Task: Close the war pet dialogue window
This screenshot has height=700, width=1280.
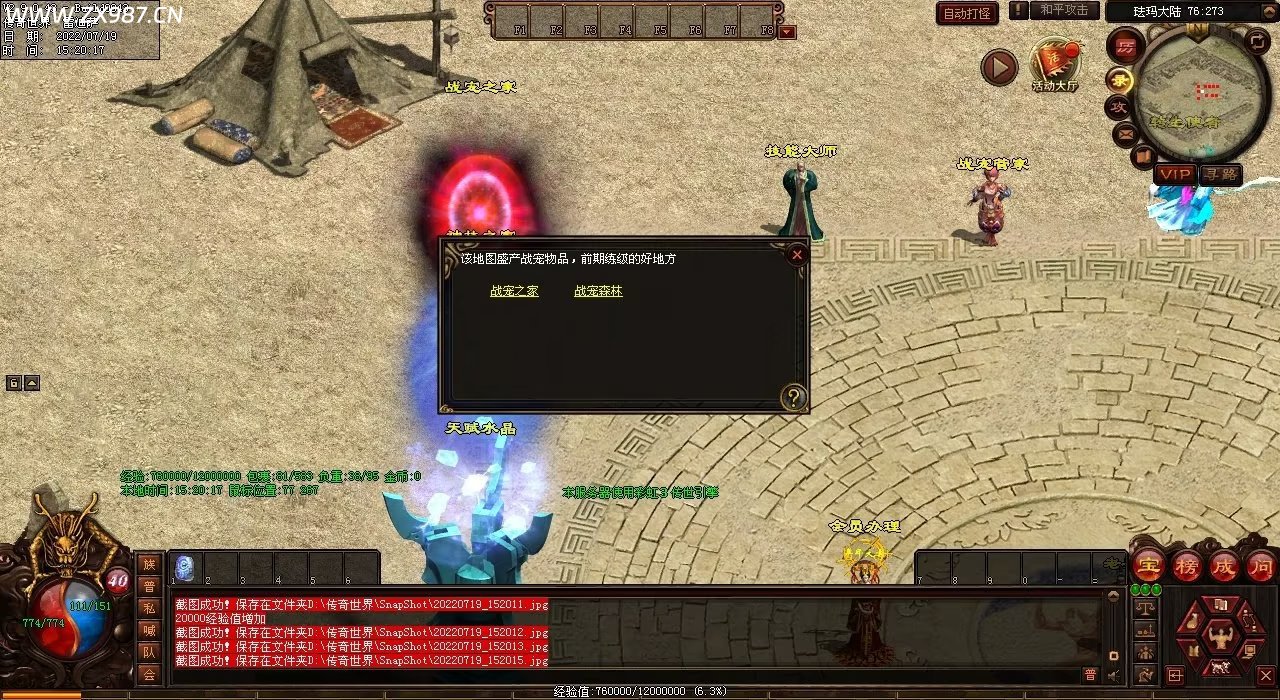Action: point(797,255)
